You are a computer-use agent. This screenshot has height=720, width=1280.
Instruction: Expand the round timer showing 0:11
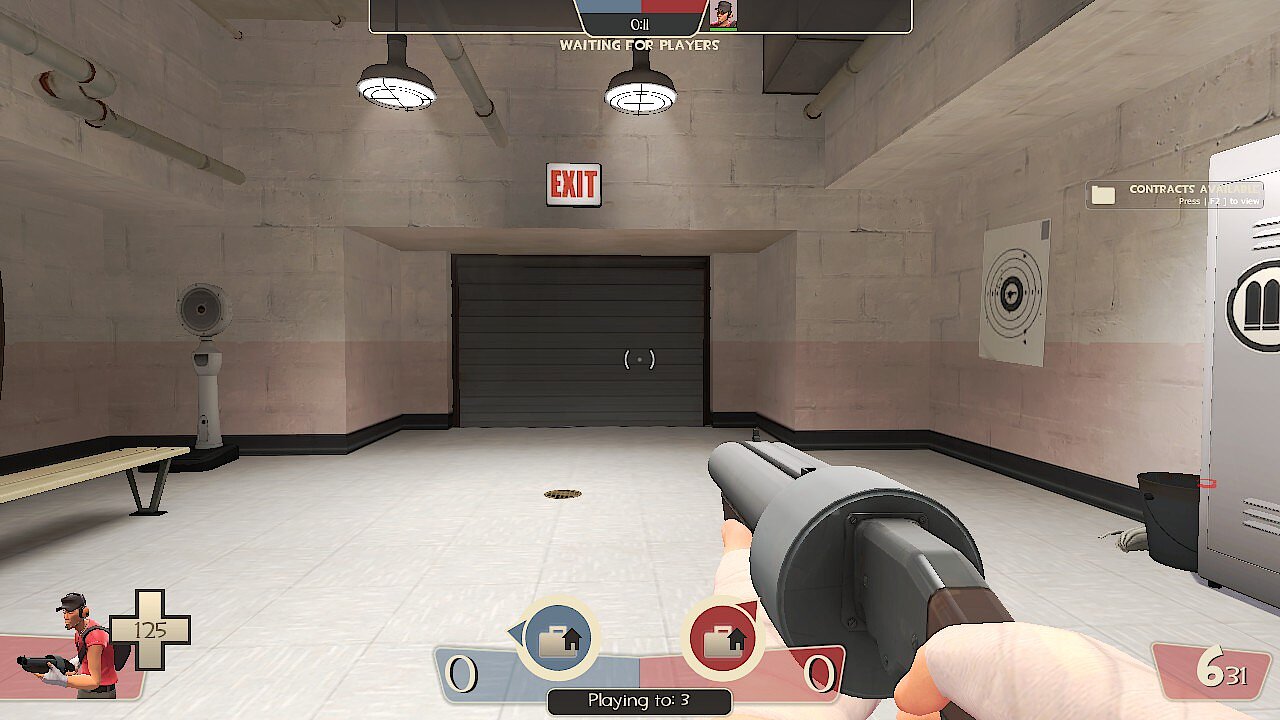639,25
